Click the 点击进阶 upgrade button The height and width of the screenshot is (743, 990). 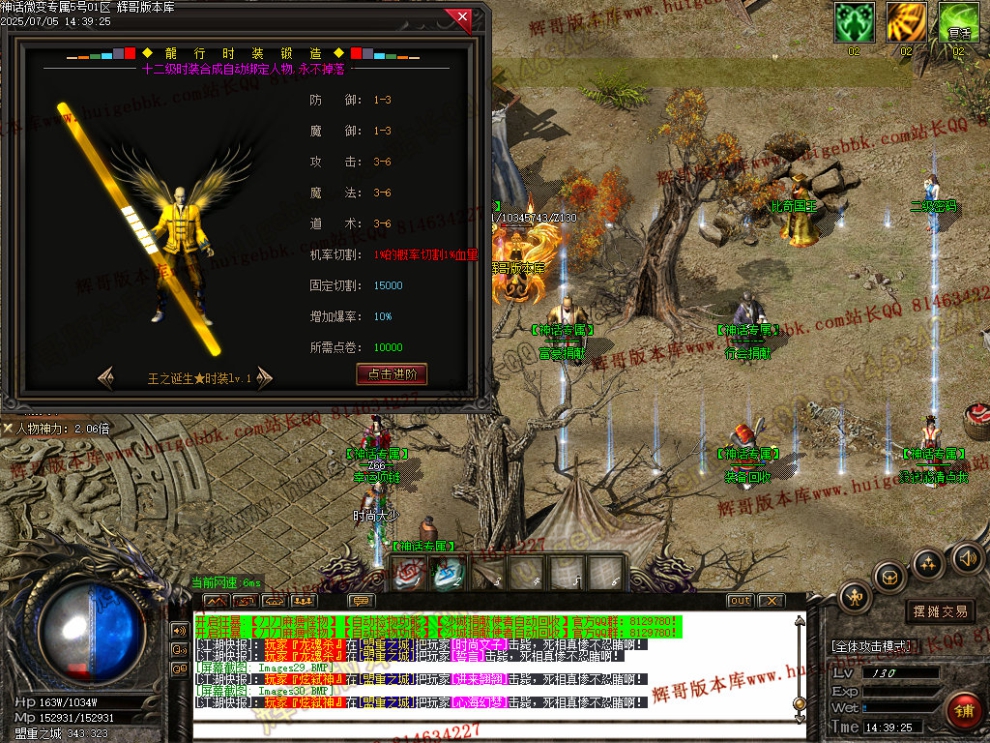(391, 374)
